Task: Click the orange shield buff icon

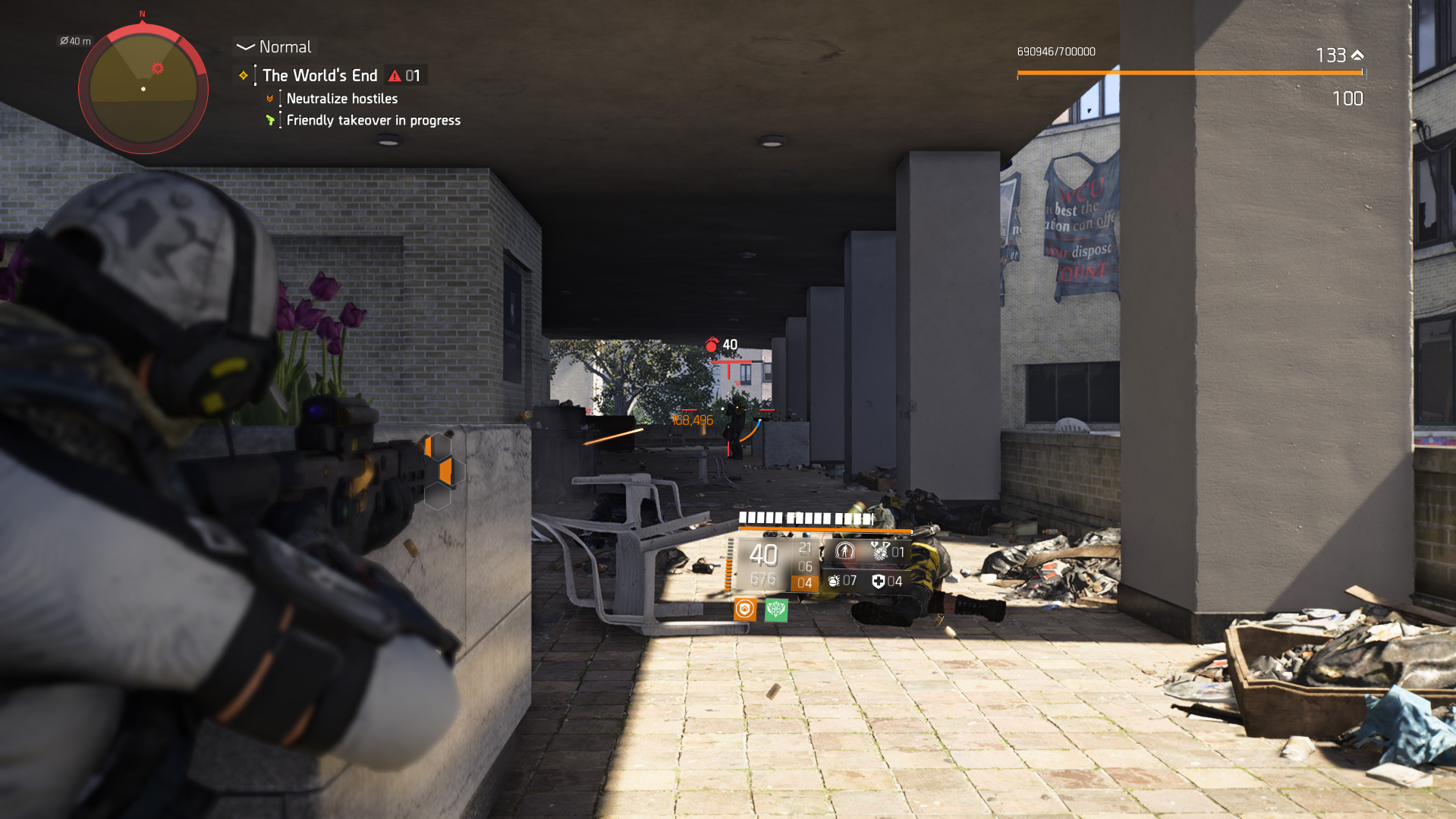Action: 745,609
